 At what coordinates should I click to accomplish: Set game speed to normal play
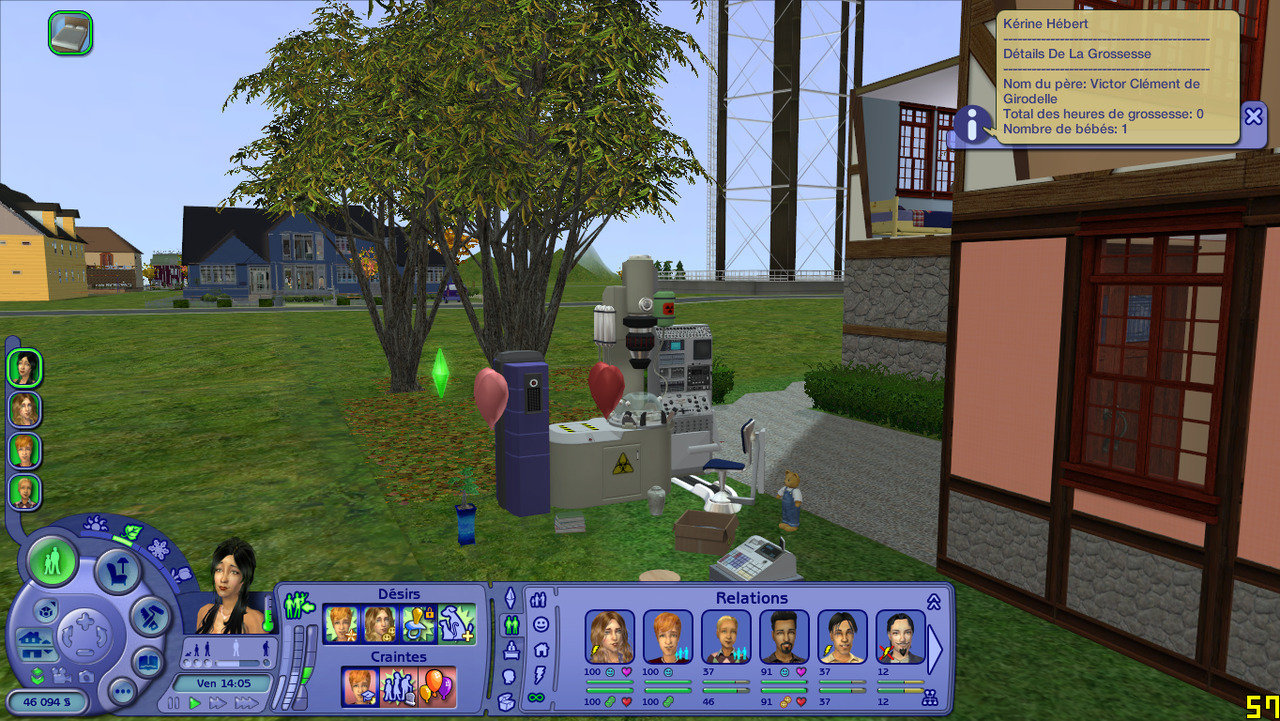tap(195, 704)
